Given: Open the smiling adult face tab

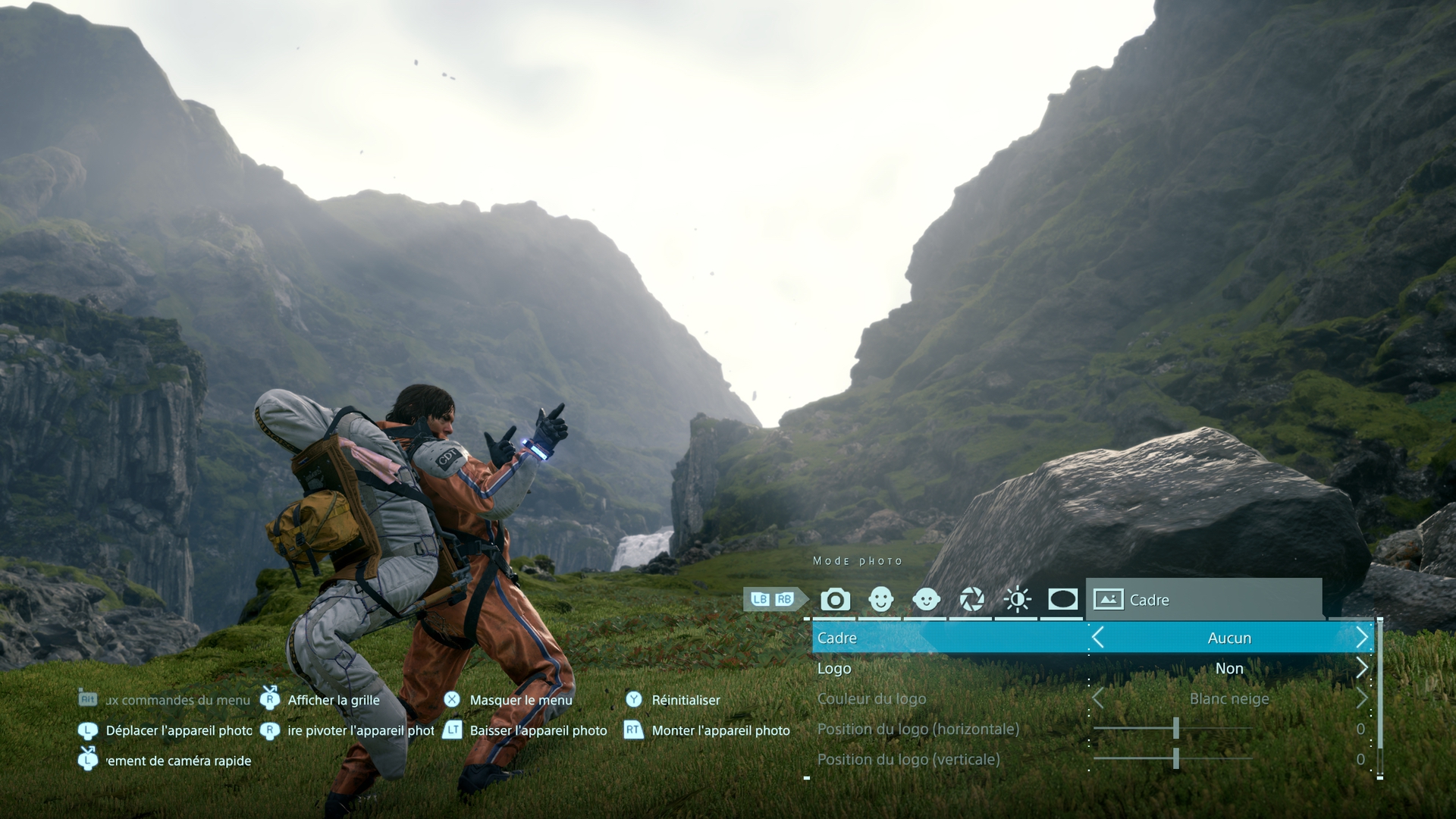Looking at the screenshot, I should click(x=880, y=600).
